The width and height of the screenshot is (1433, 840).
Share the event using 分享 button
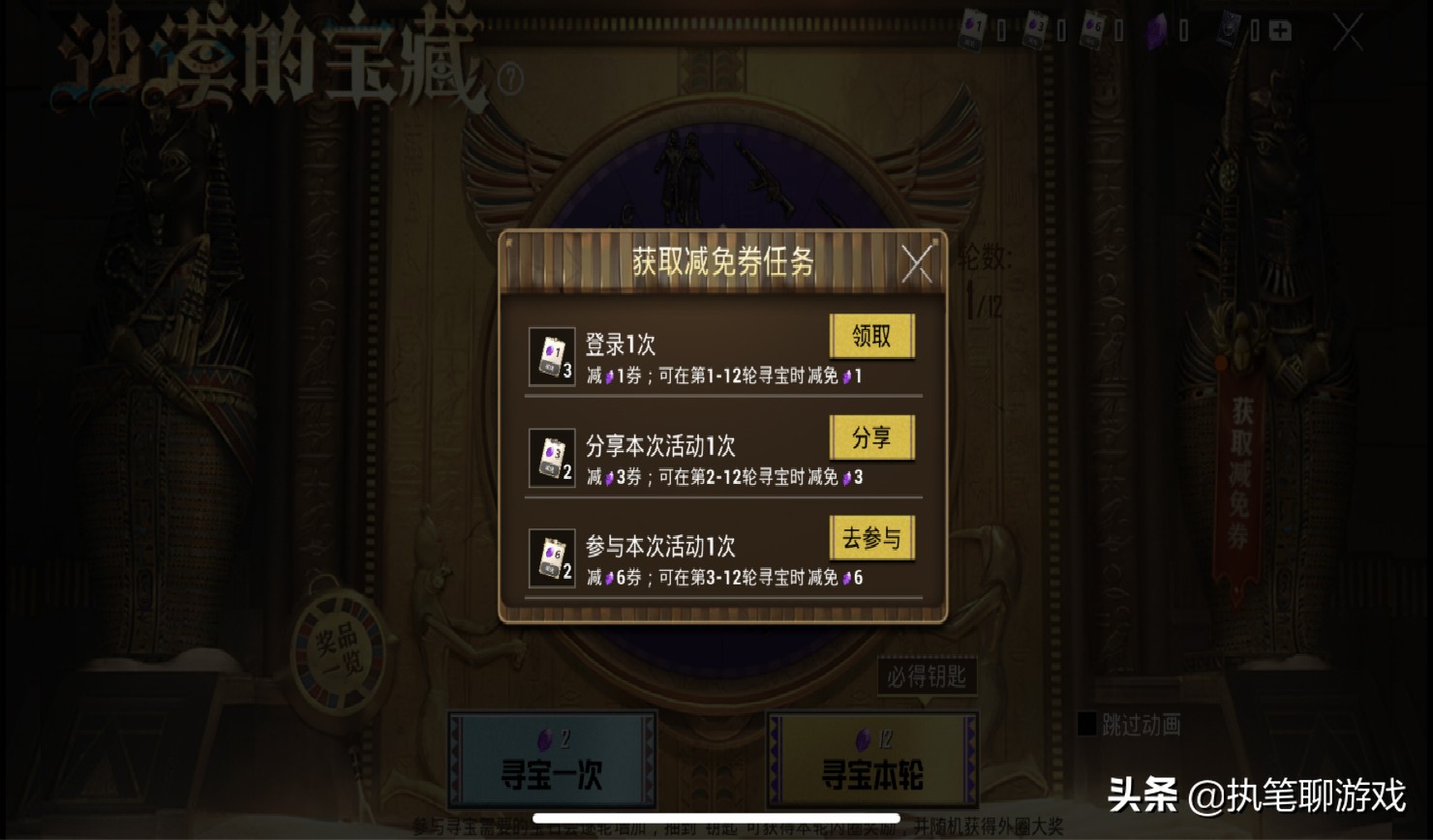pos(871,438)
